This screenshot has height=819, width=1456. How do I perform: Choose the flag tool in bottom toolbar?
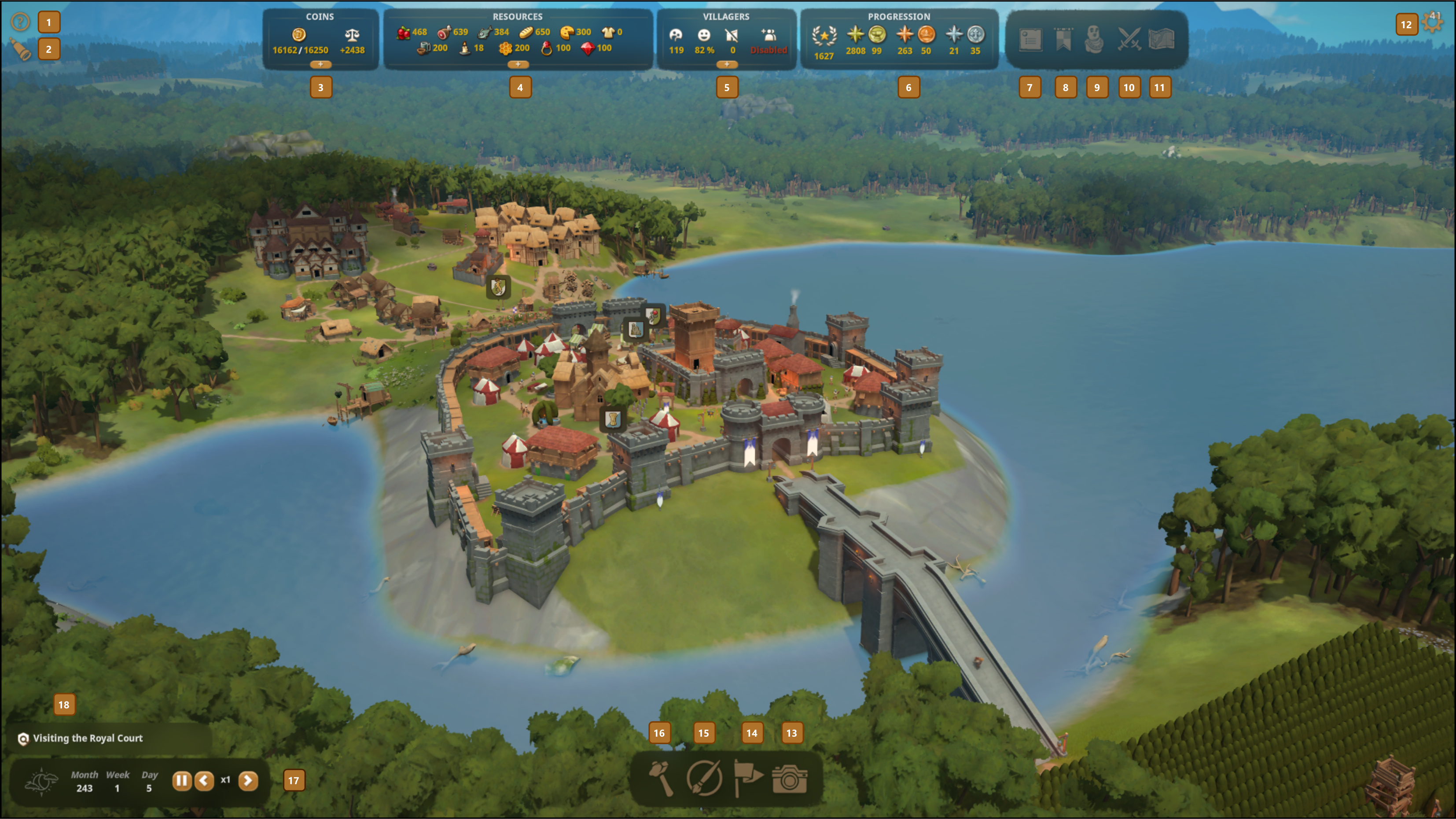[x=747, y=779]
